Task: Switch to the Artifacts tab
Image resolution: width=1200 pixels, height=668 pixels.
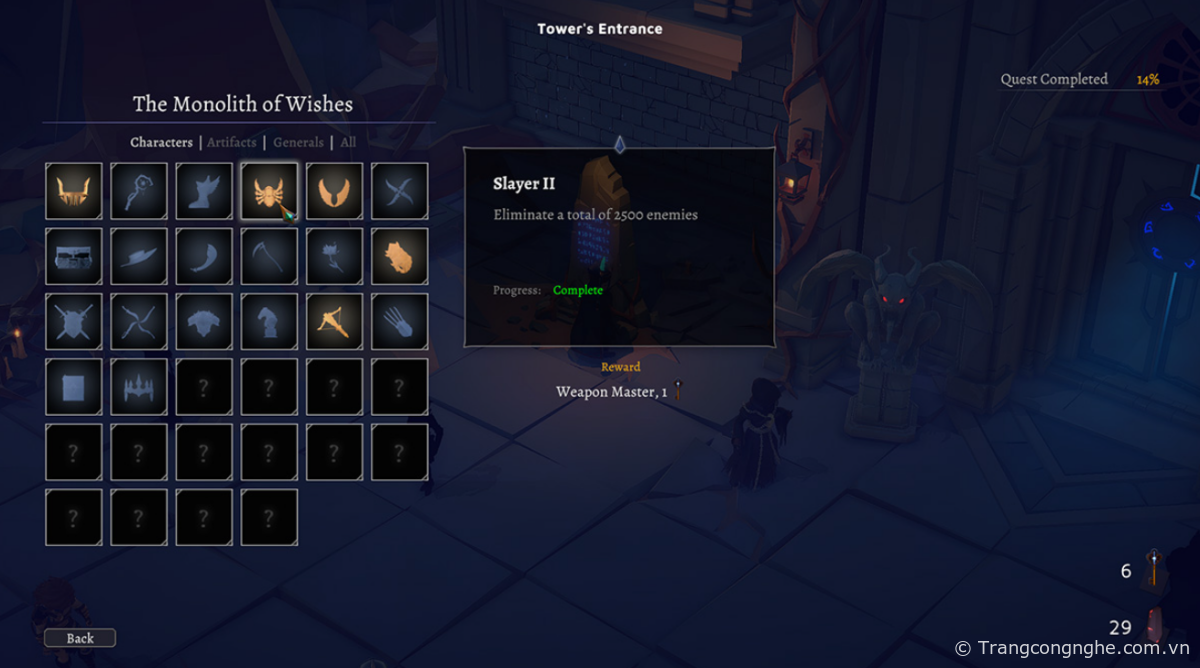Action: pyautogui.click(x=232, y=142)
